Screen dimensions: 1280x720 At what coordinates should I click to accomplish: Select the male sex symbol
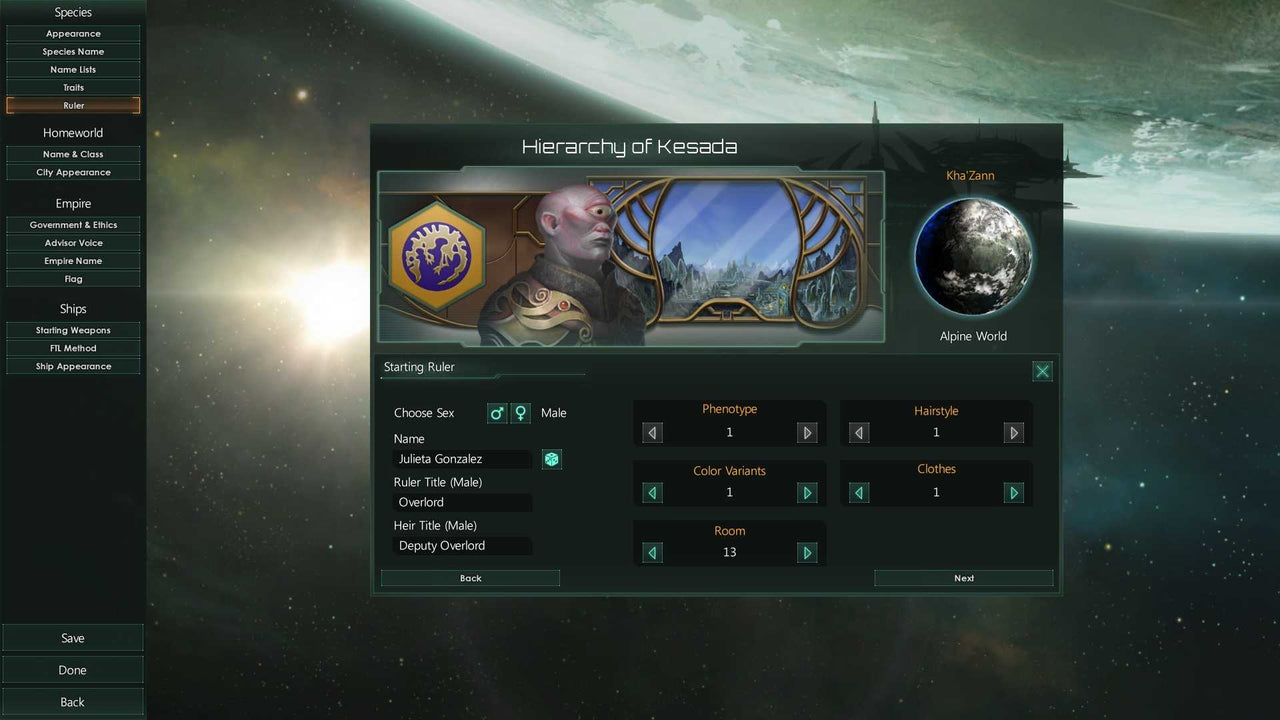[x=497, y=412]
